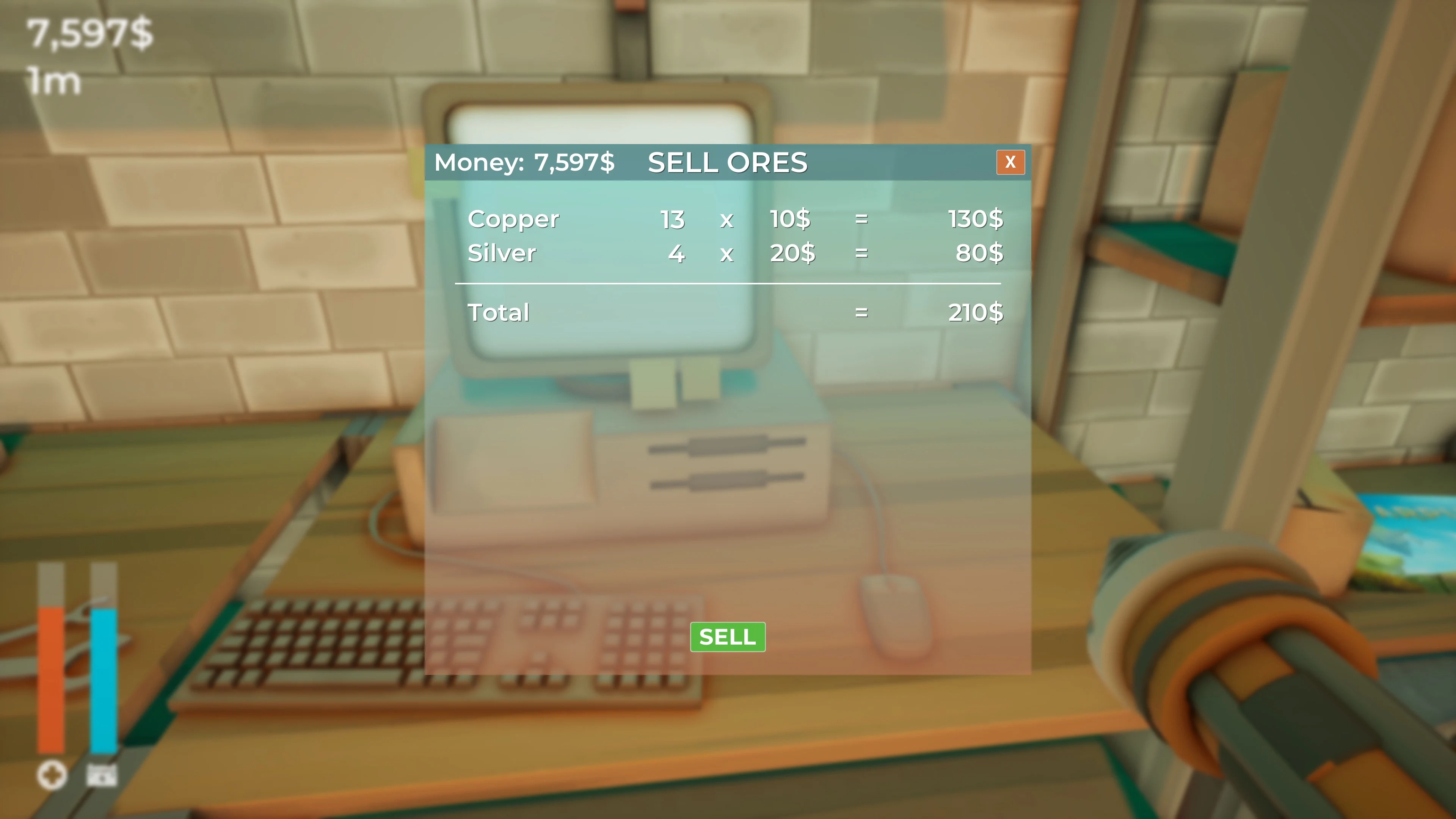Click the Money: 7,597$ label in dialog
The width and height of the screenshot is (1456, 819).
[524, 162]
